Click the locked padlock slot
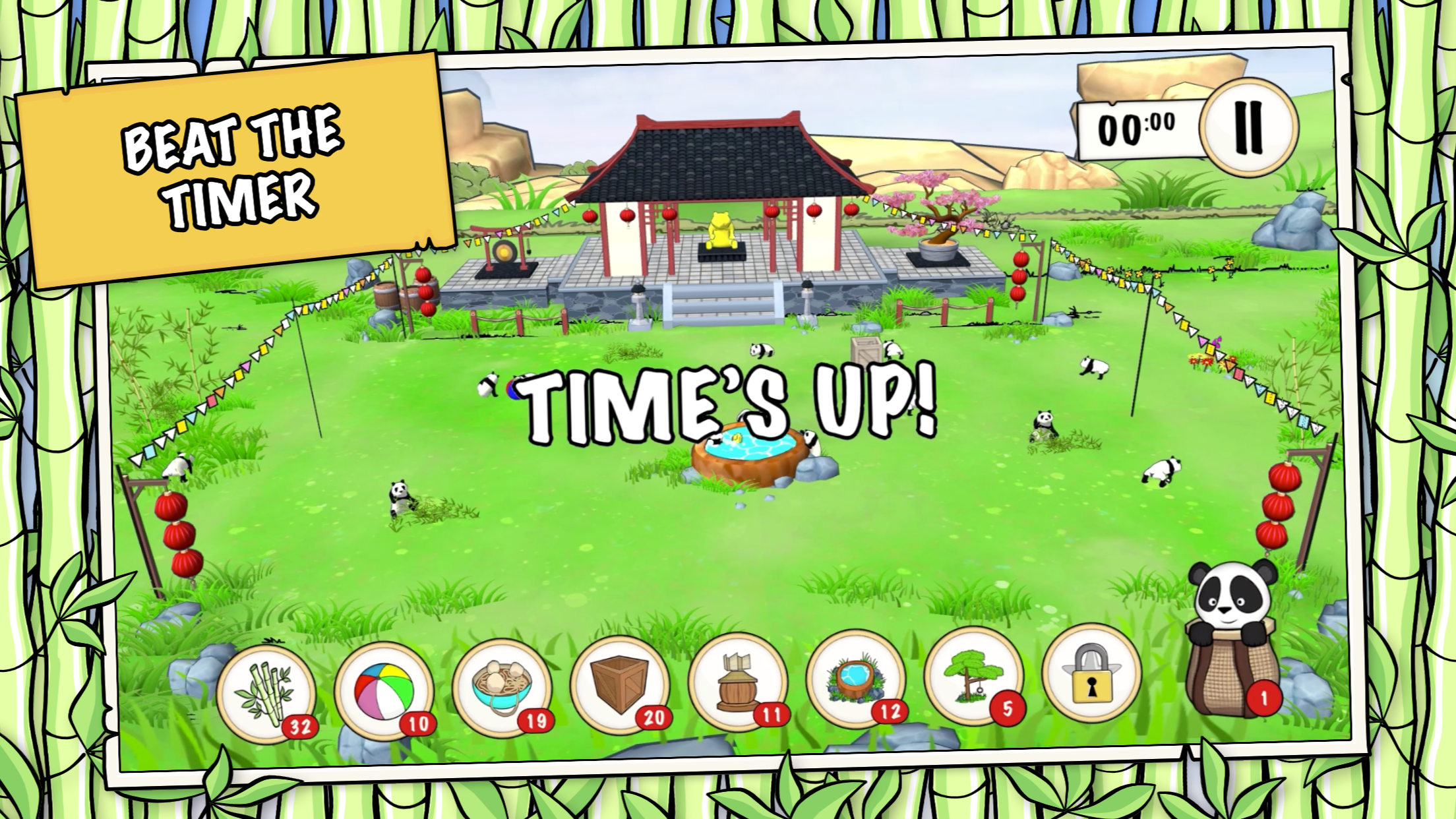The image size is (1456, 819). [1091, 673]
